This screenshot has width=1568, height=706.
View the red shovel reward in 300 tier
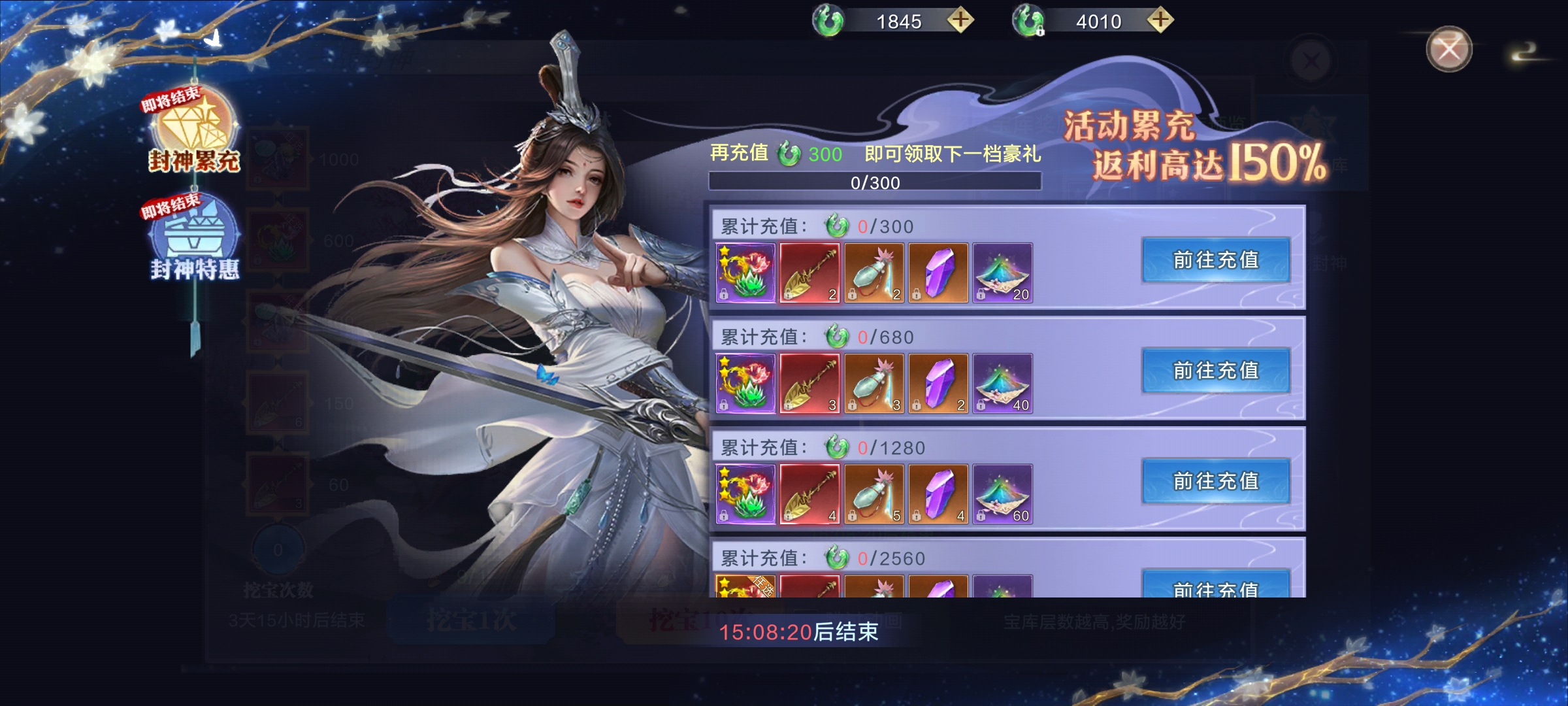click(809, 273)
